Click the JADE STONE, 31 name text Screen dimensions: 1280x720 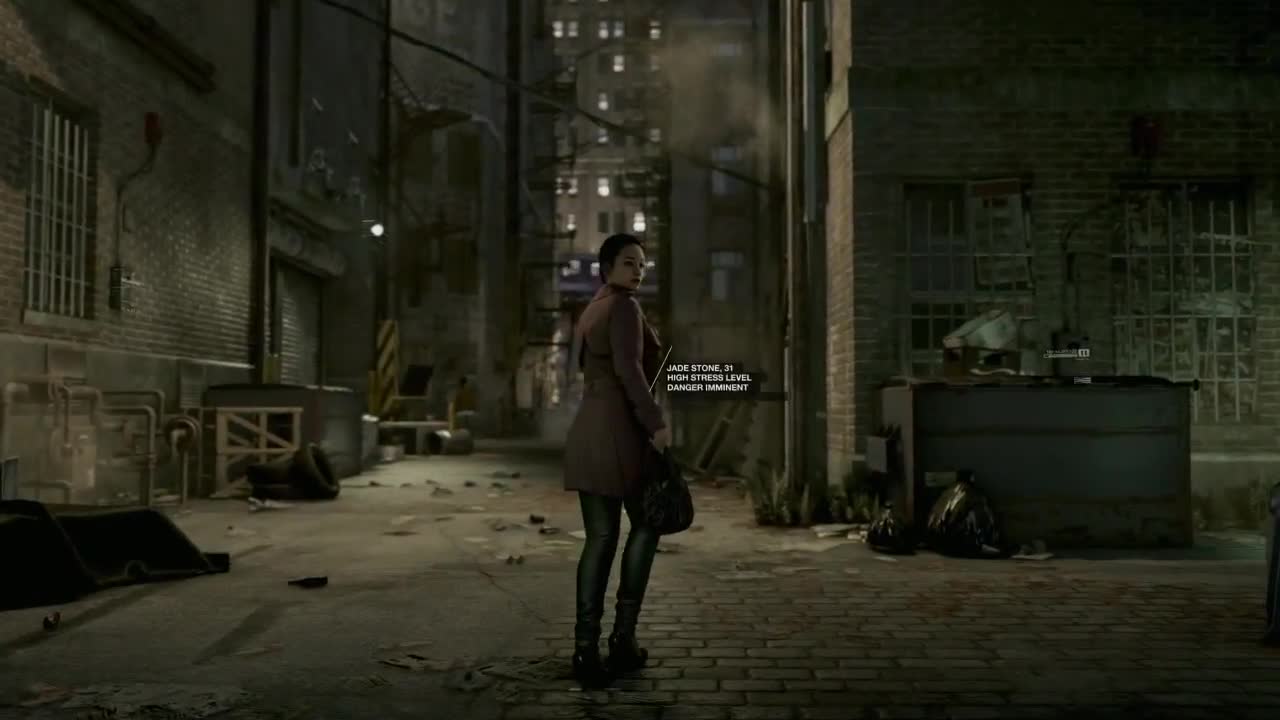700,368
